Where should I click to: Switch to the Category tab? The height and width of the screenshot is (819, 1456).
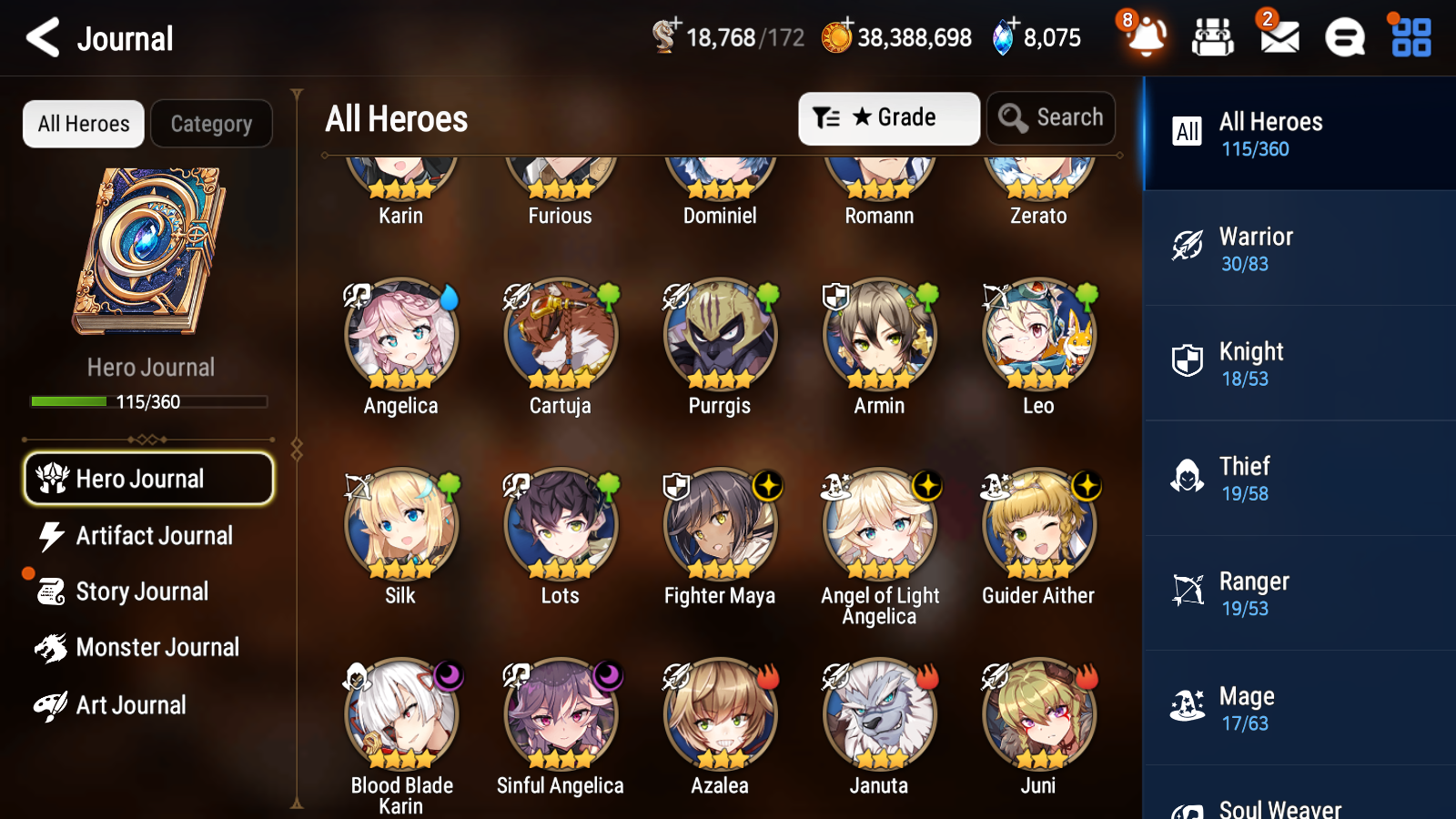click(x=211, y=124)
